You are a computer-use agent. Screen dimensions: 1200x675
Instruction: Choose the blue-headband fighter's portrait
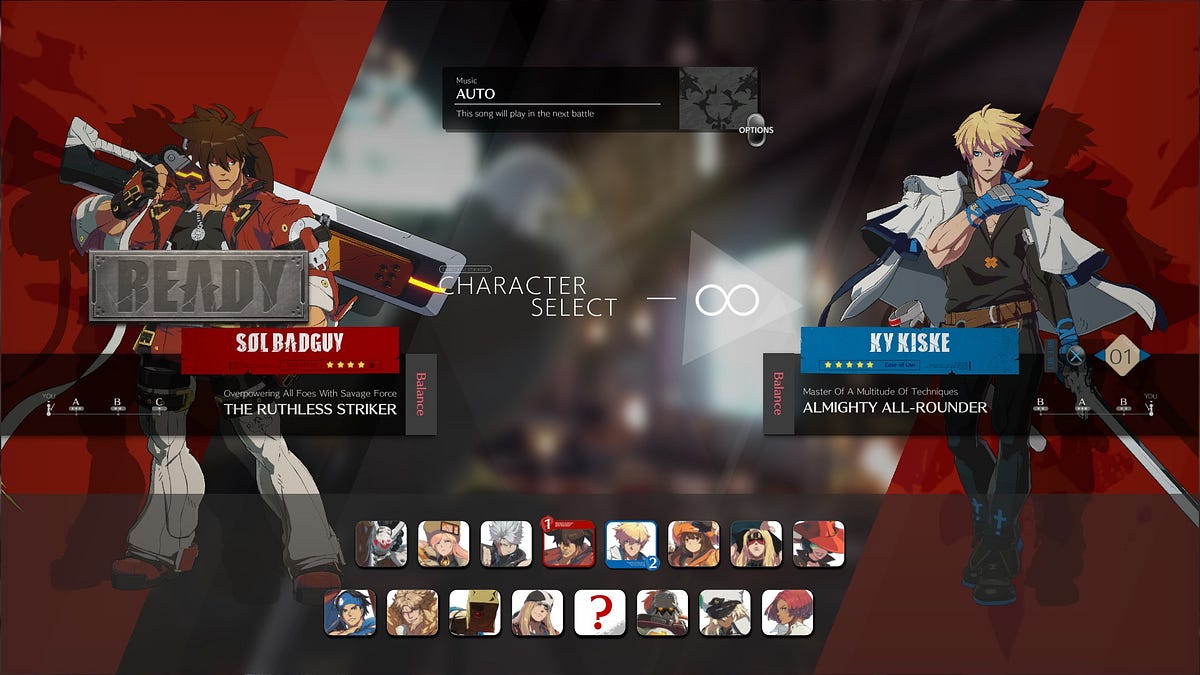(350, 612)
